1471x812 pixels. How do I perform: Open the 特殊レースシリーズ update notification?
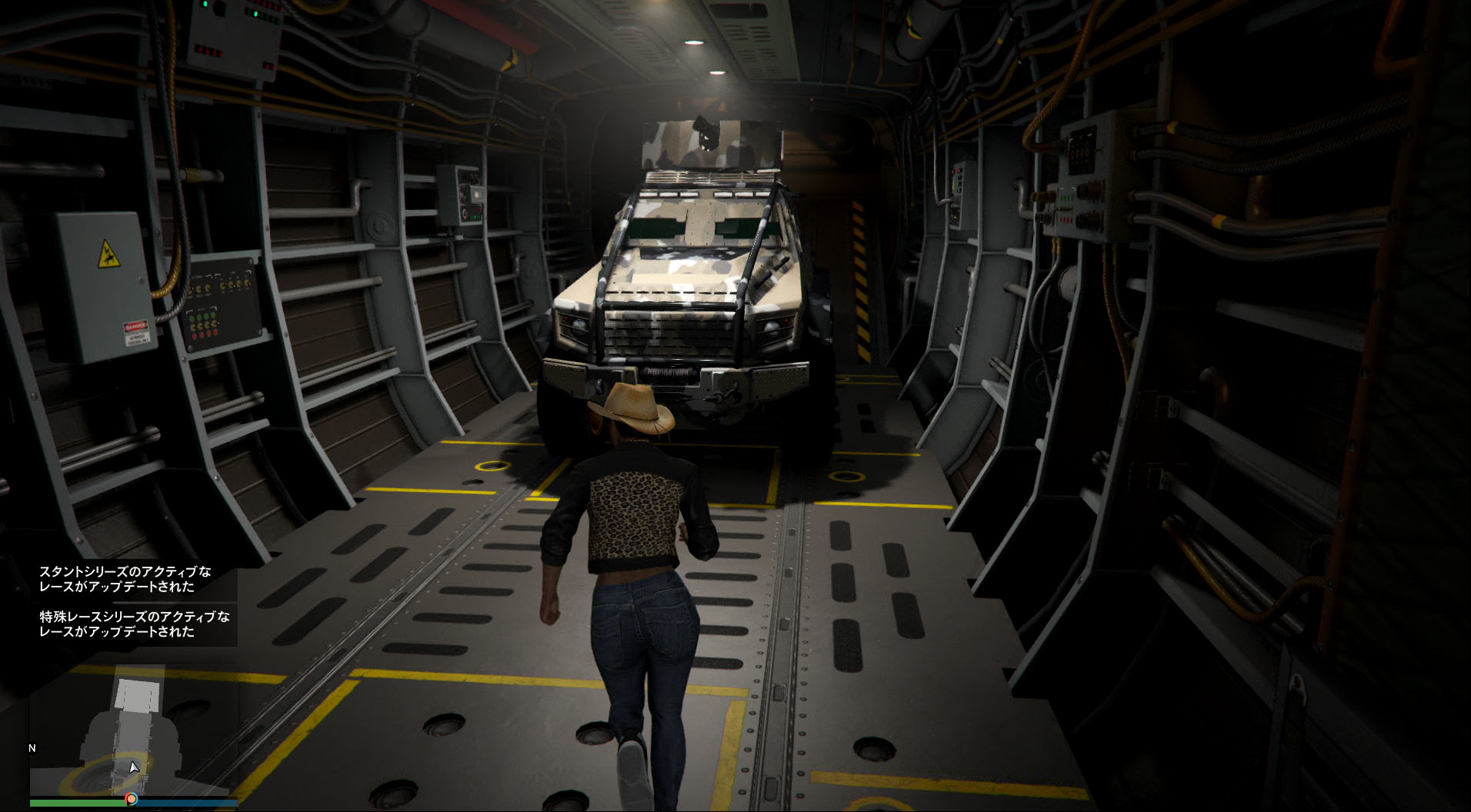[135, 624]
